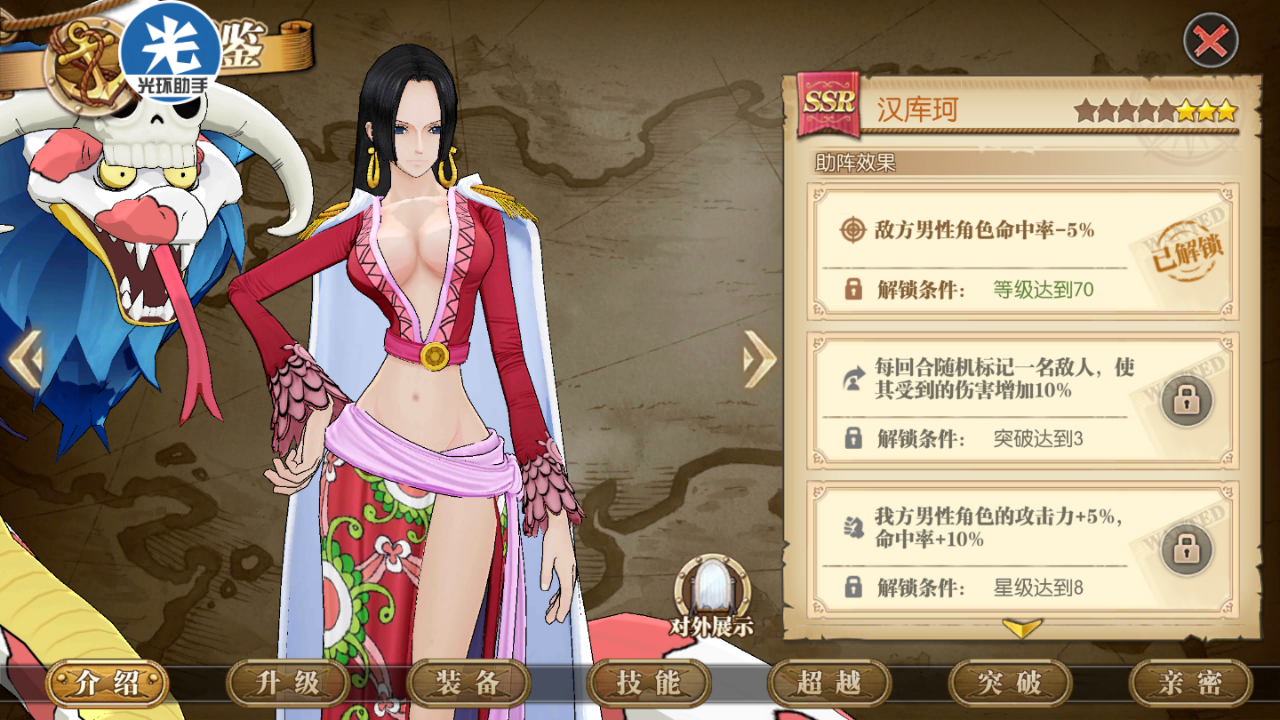Screen dimensions: 1280x720
Task: Show the 技能 tab
Action: click(649, 683)
